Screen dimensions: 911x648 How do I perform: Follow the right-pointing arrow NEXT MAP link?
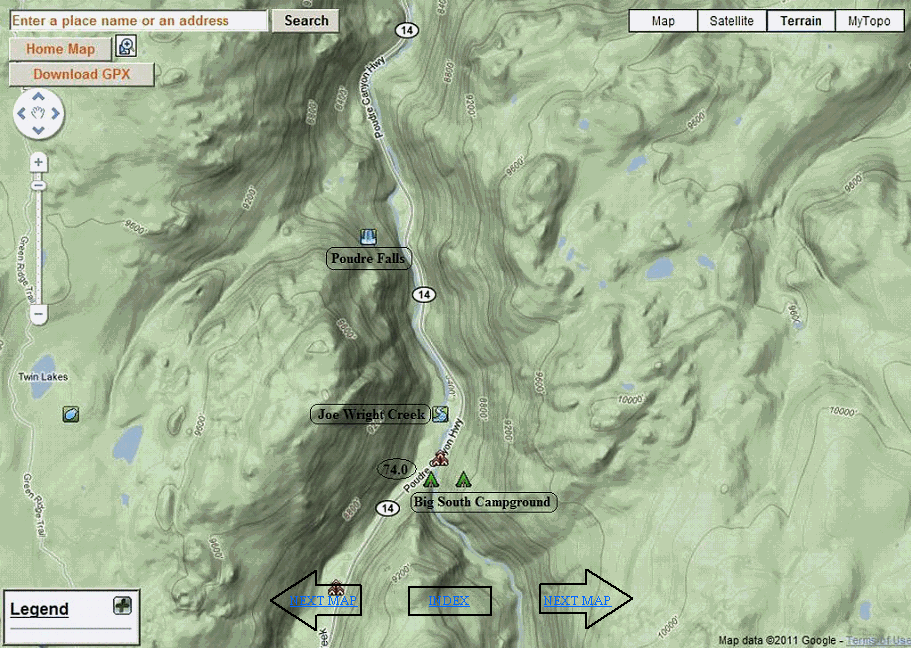tap(577, 601)
